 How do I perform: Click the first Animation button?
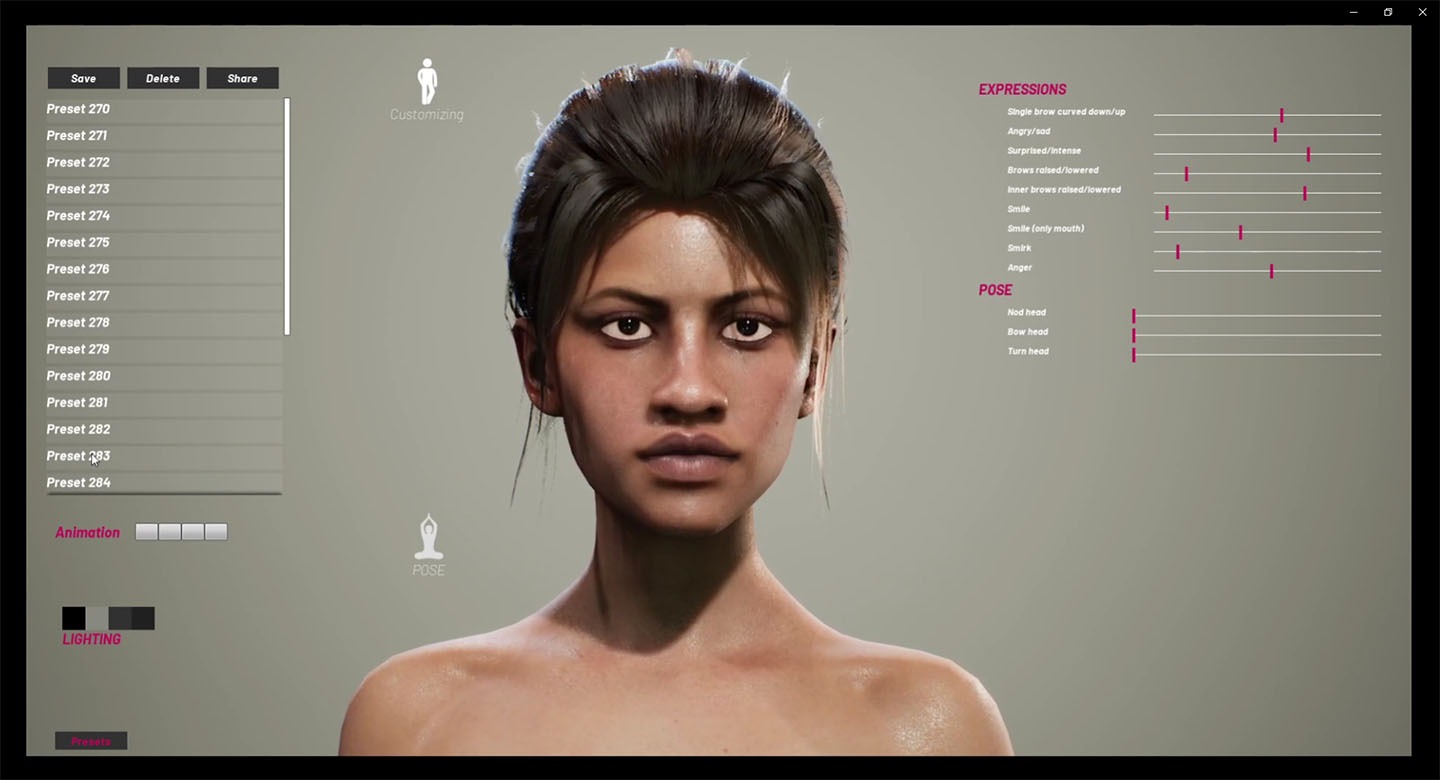pyautogui.click(x=146, y=532)
